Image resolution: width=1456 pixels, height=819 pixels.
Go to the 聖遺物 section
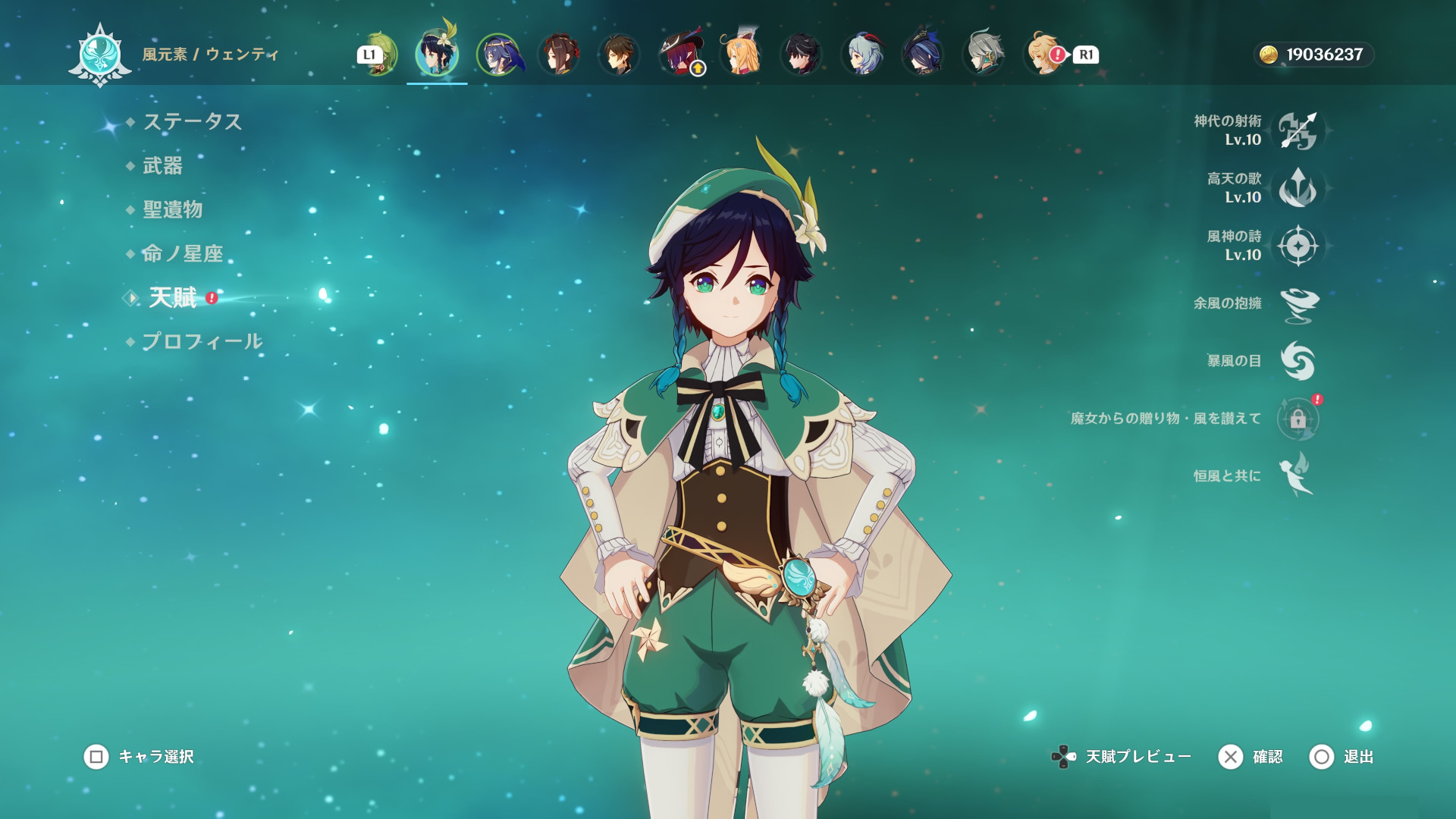point(172,210)
